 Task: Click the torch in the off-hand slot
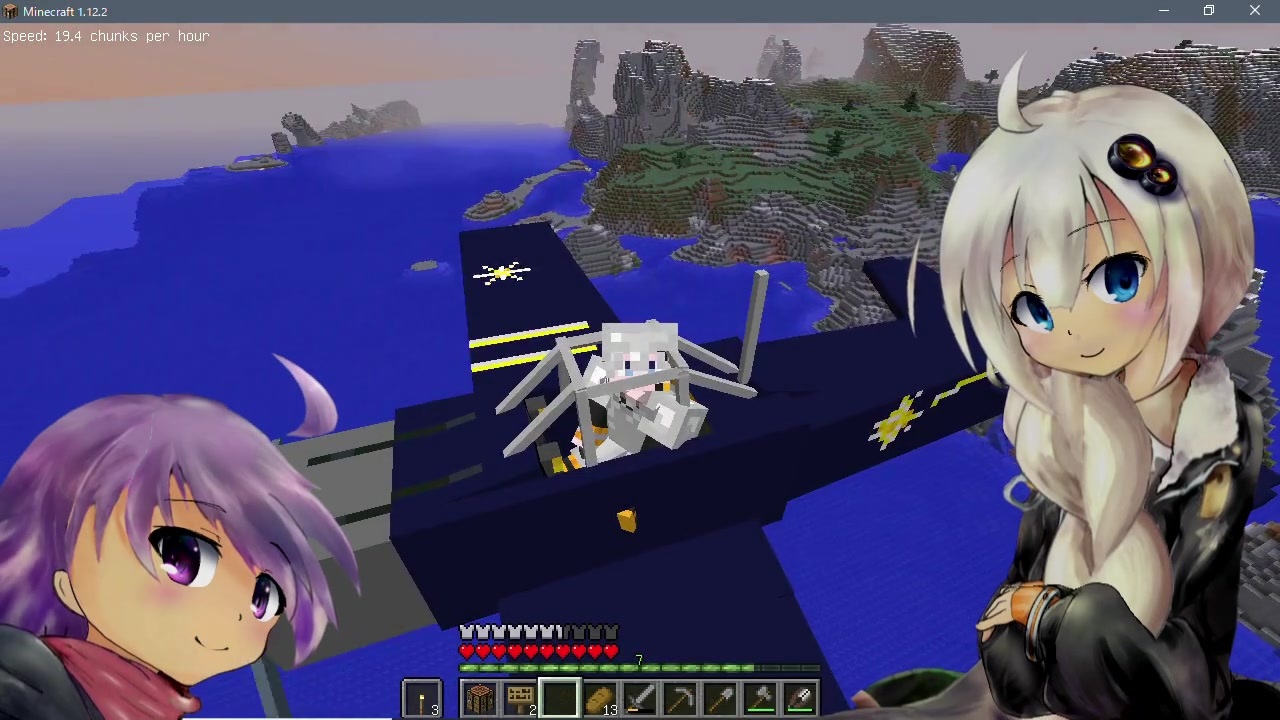421,695
